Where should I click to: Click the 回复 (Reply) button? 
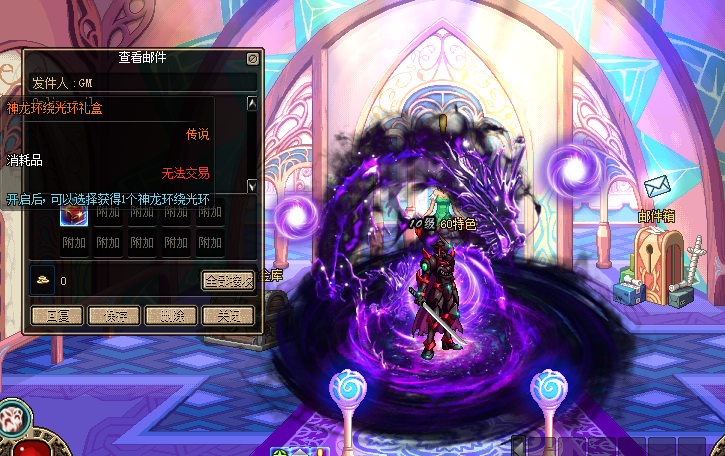click(x=56, y=316)
